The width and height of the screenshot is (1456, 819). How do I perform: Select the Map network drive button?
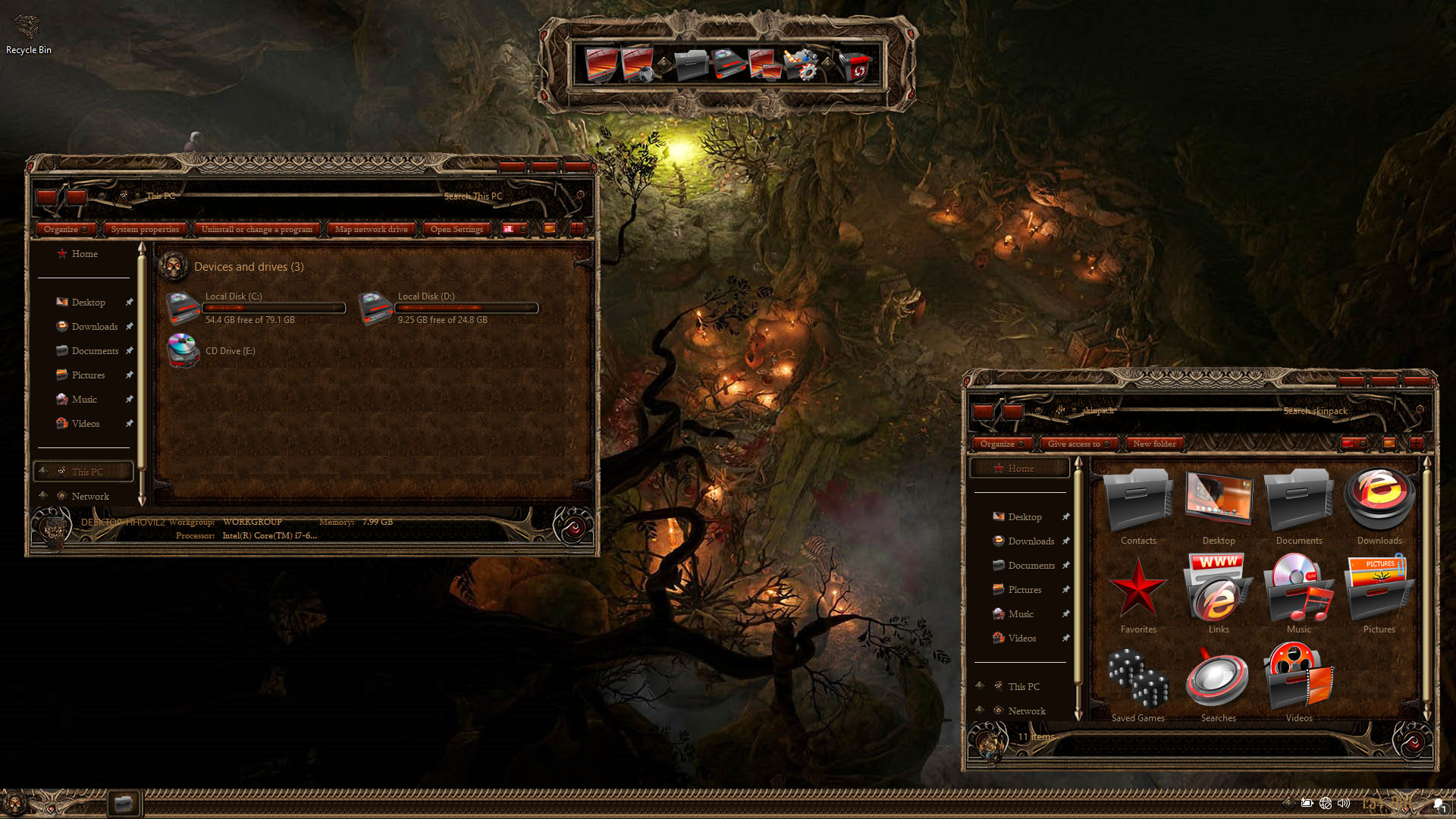pos(371,229)
